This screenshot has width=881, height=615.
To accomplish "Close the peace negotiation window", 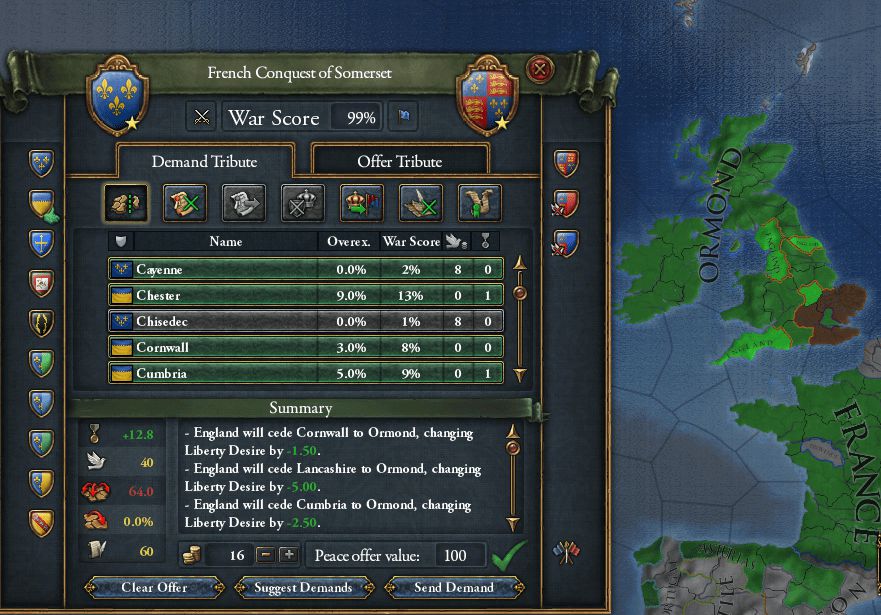I will tap(540, 70).
